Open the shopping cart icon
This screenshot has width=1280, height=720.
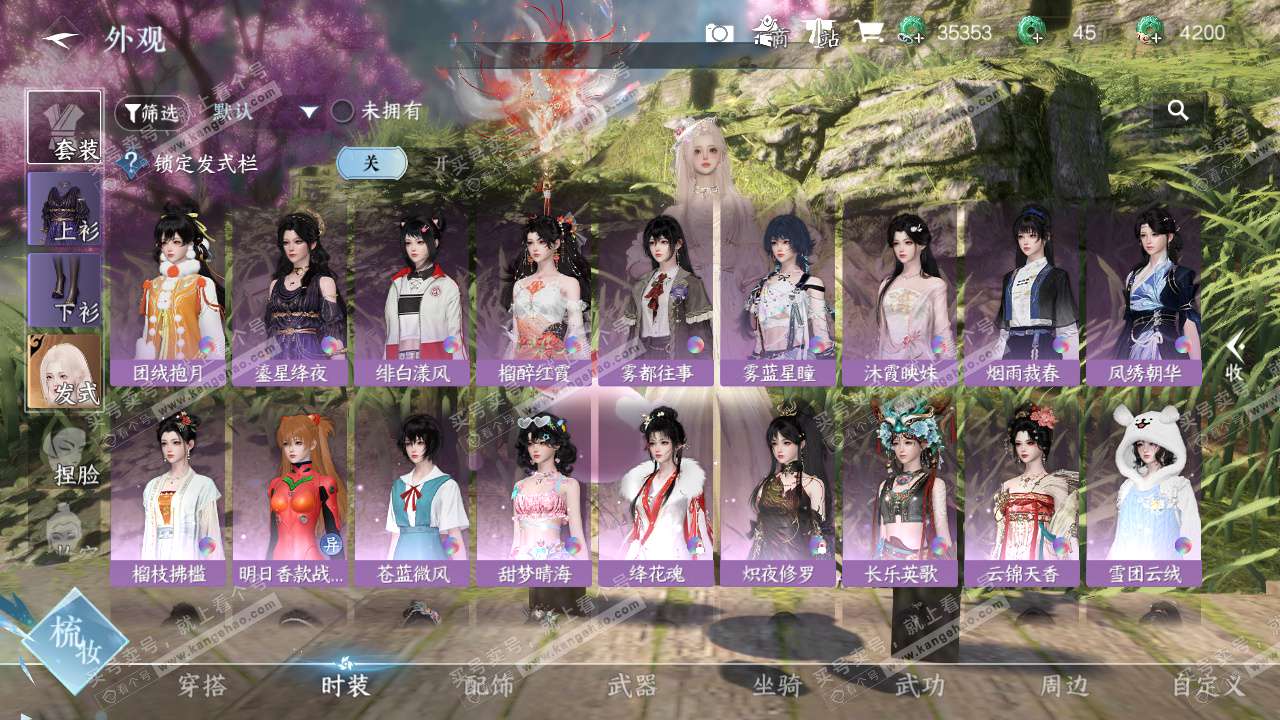point(867,33)
